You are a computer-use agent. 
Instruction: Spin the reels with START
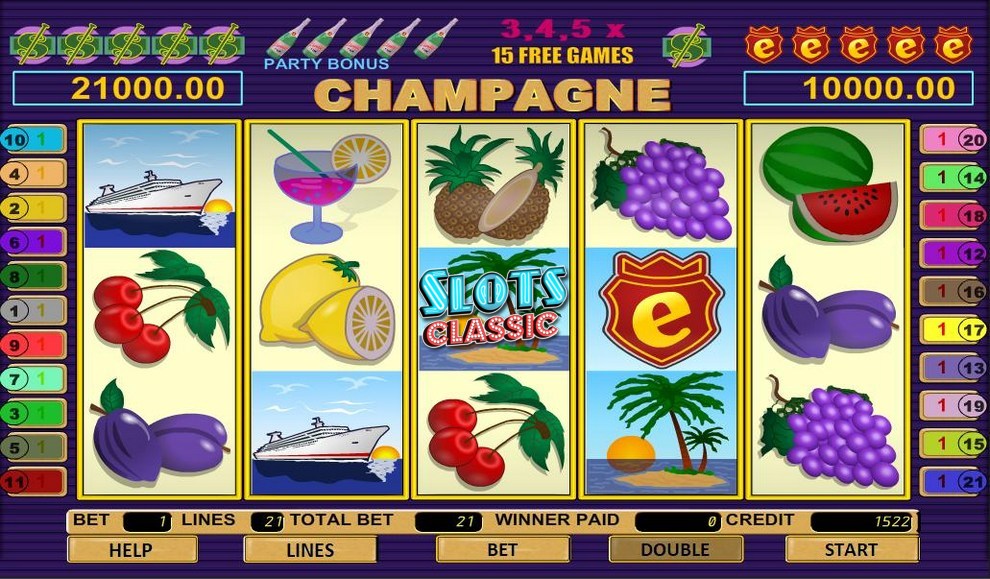coord(851,549)
